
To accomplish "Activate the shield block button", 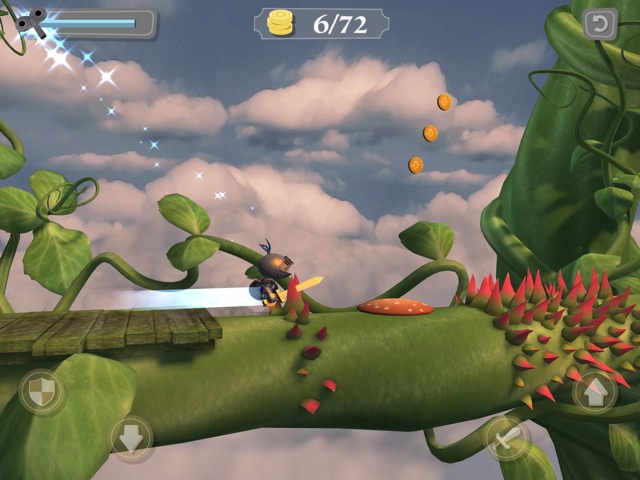I will pos(40,392).
